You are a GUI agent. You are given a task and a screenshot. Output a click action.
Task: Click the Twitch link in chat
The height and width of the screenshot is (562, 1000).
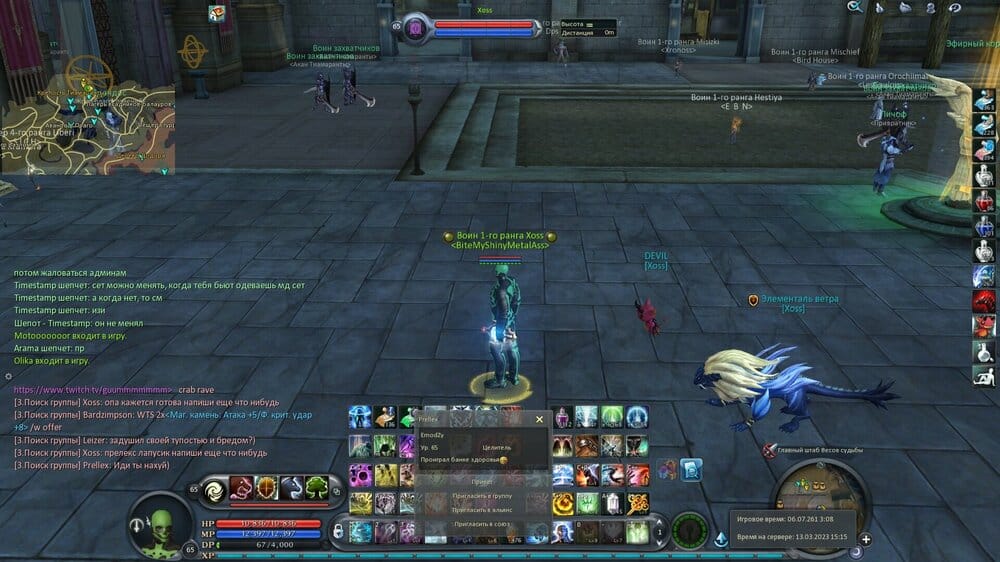(91, 388)
